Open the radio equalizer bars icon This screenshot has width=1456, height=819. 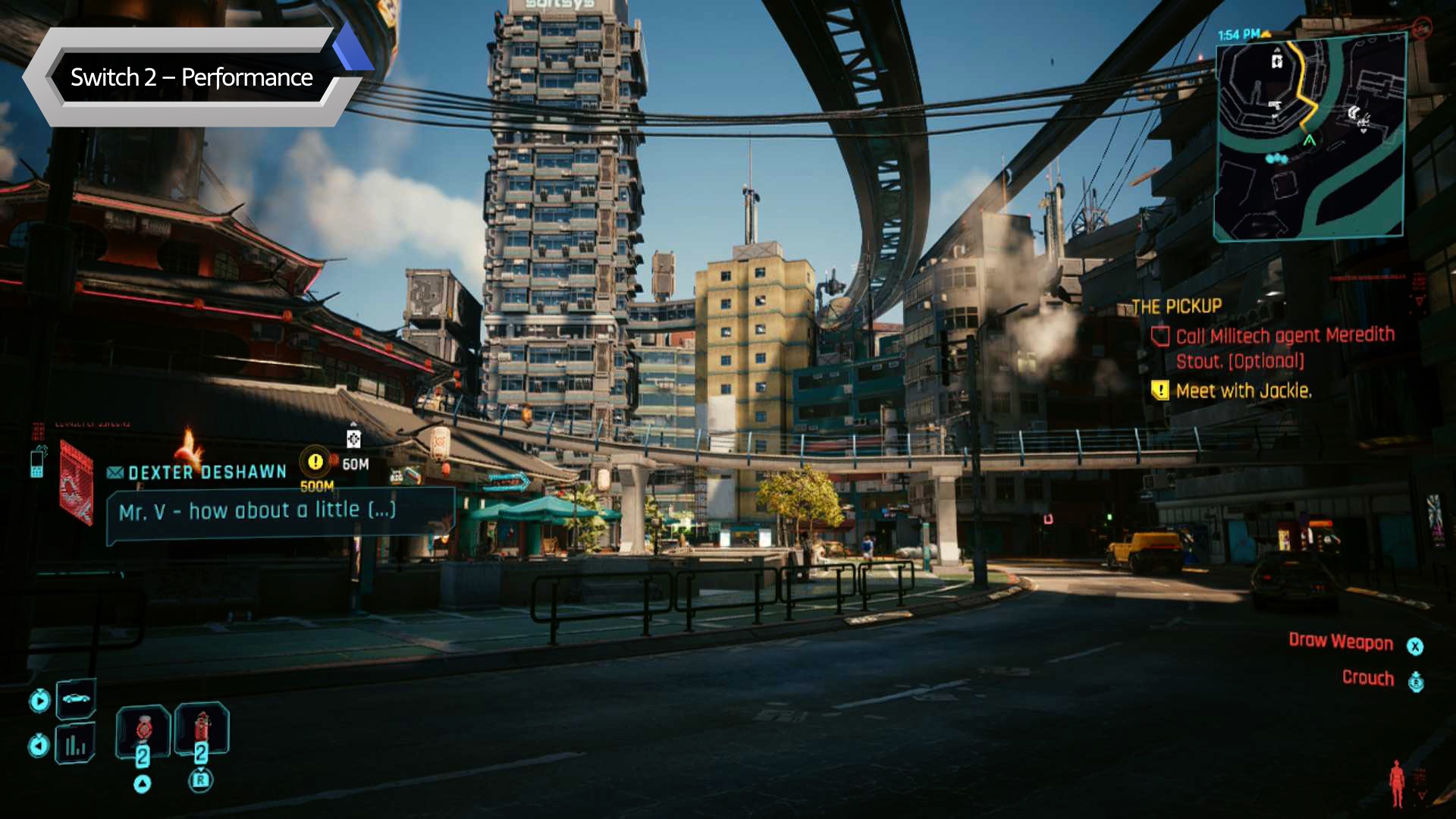pyautogui.click(x=76, y=745)
